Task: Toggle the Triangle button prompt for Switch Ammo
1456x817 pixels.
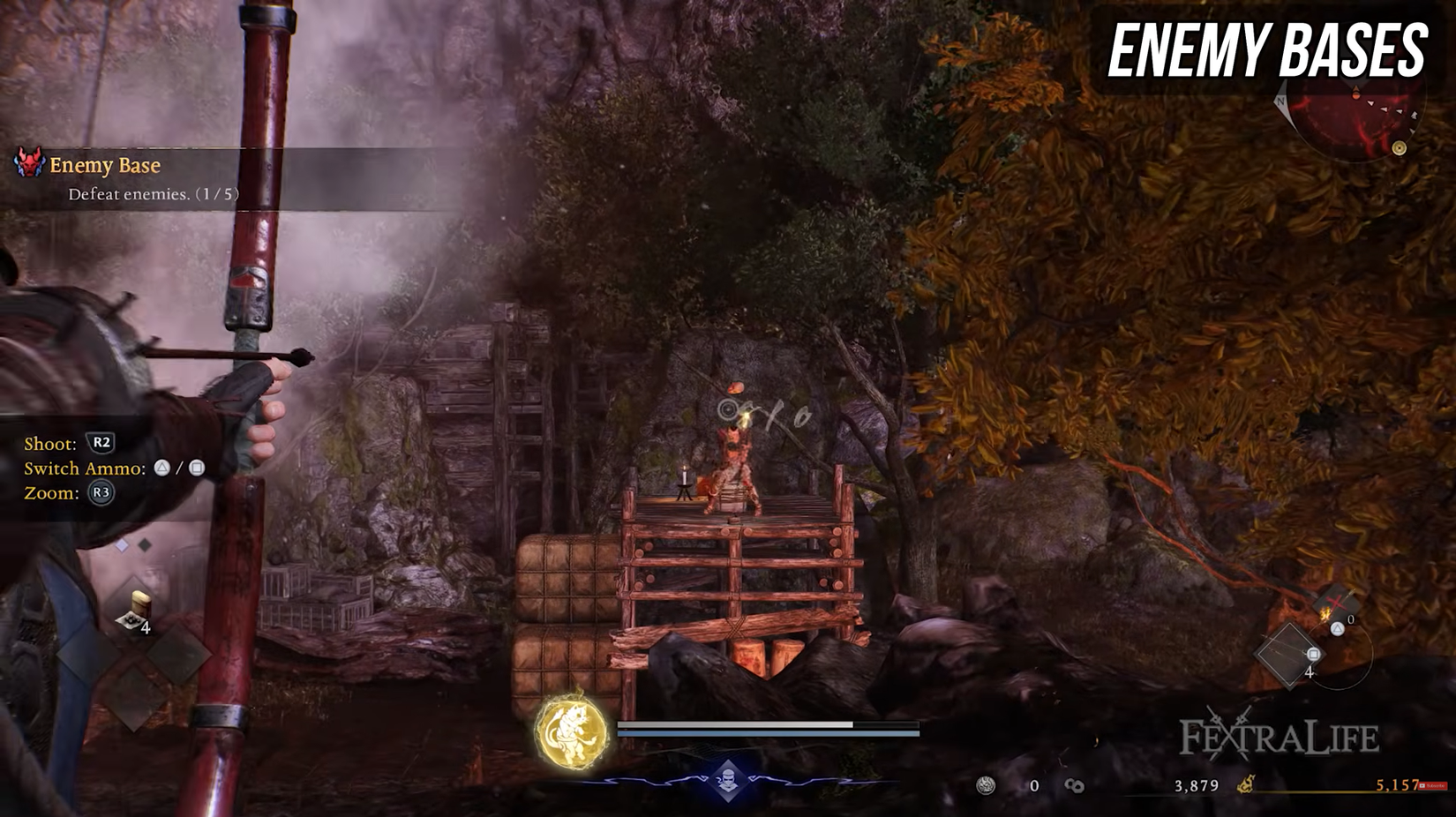Action: pyautogui.click(x=163, y=468)
